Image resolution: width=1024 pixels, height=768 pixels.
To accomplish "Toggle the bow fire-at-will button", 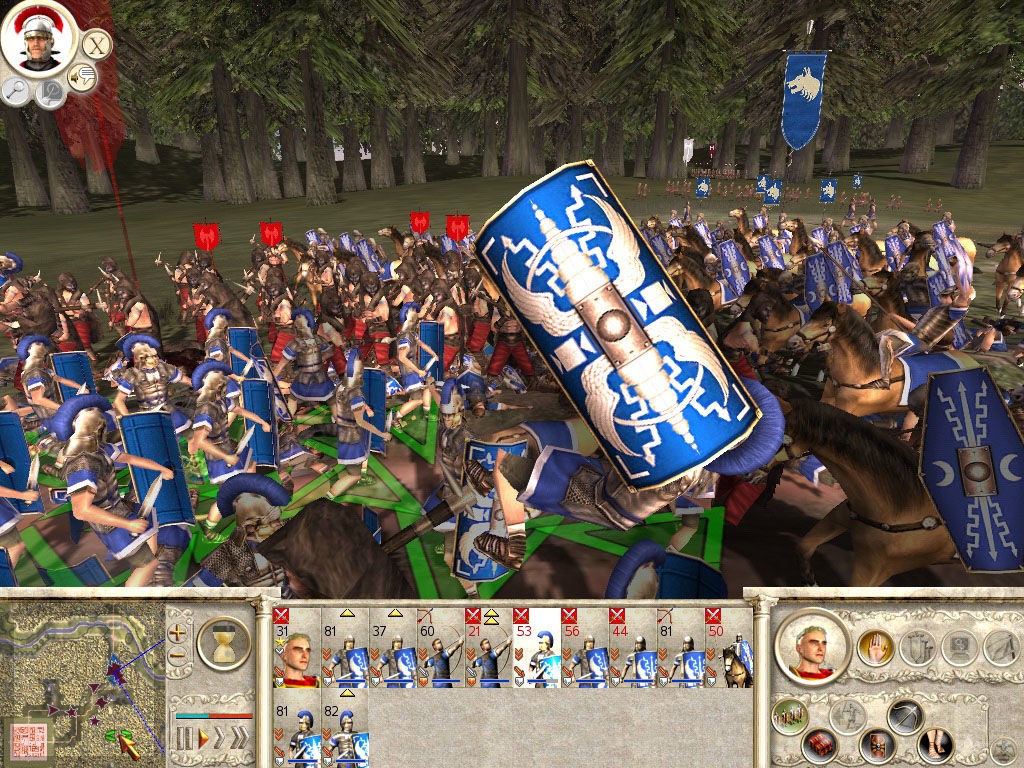I will pyautogui.click(x=904, y=715).
